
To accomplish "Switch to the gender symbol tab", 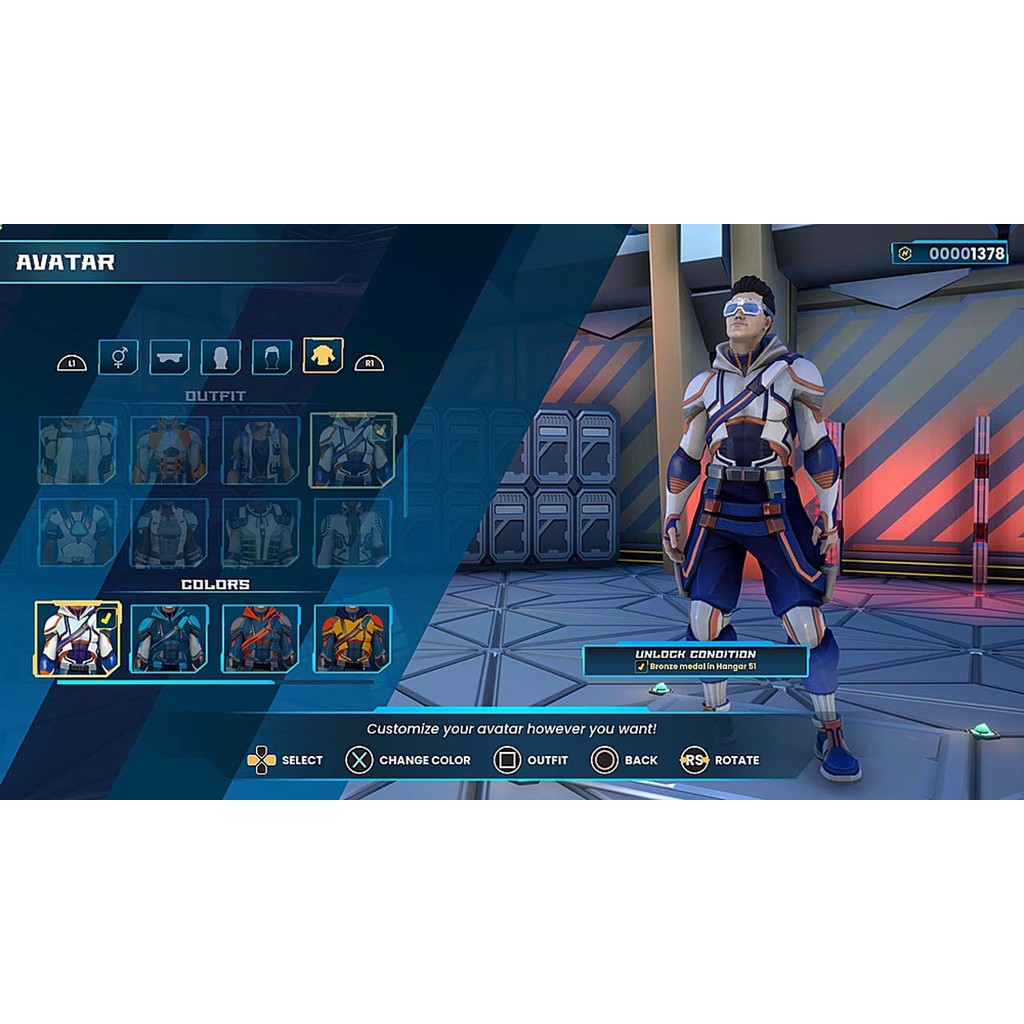I will [x=118, y=356].
